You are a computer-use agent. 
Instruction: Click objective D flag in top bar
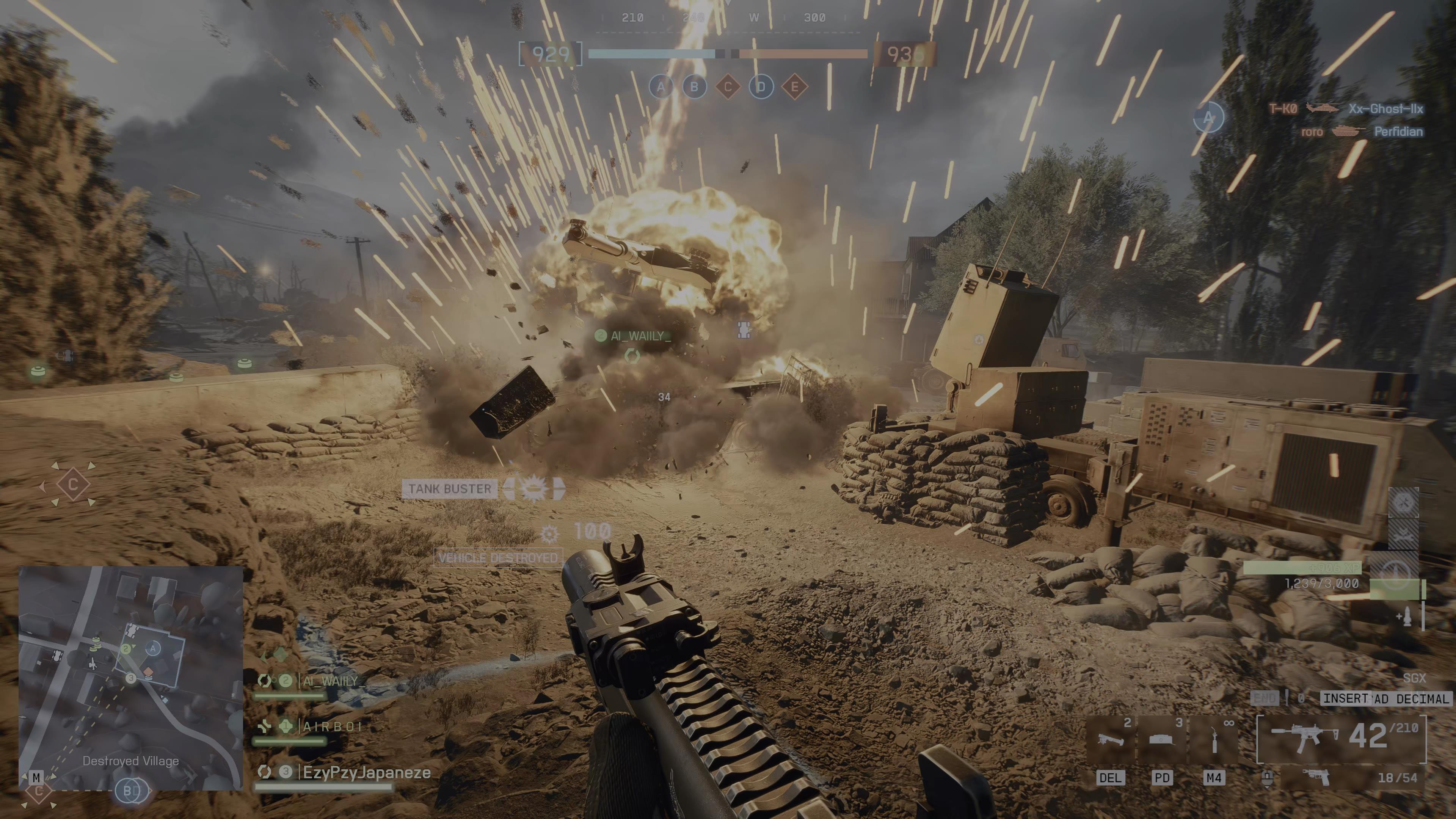tap(761, 87)
